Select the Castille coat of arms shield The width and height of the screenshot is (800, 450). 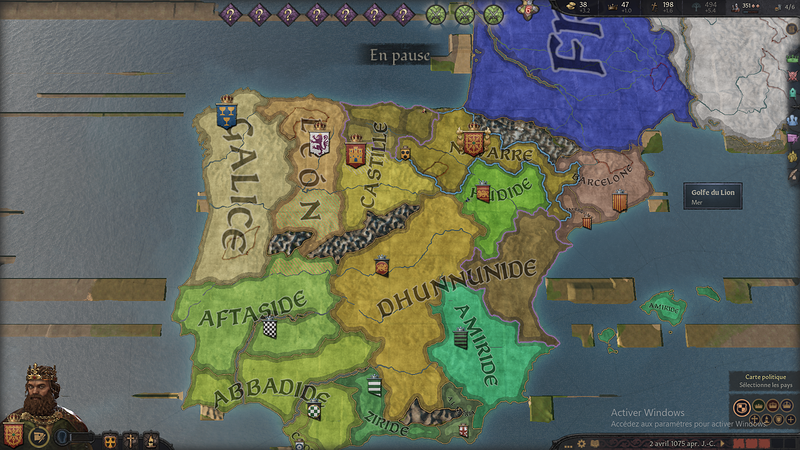point(355,152)
